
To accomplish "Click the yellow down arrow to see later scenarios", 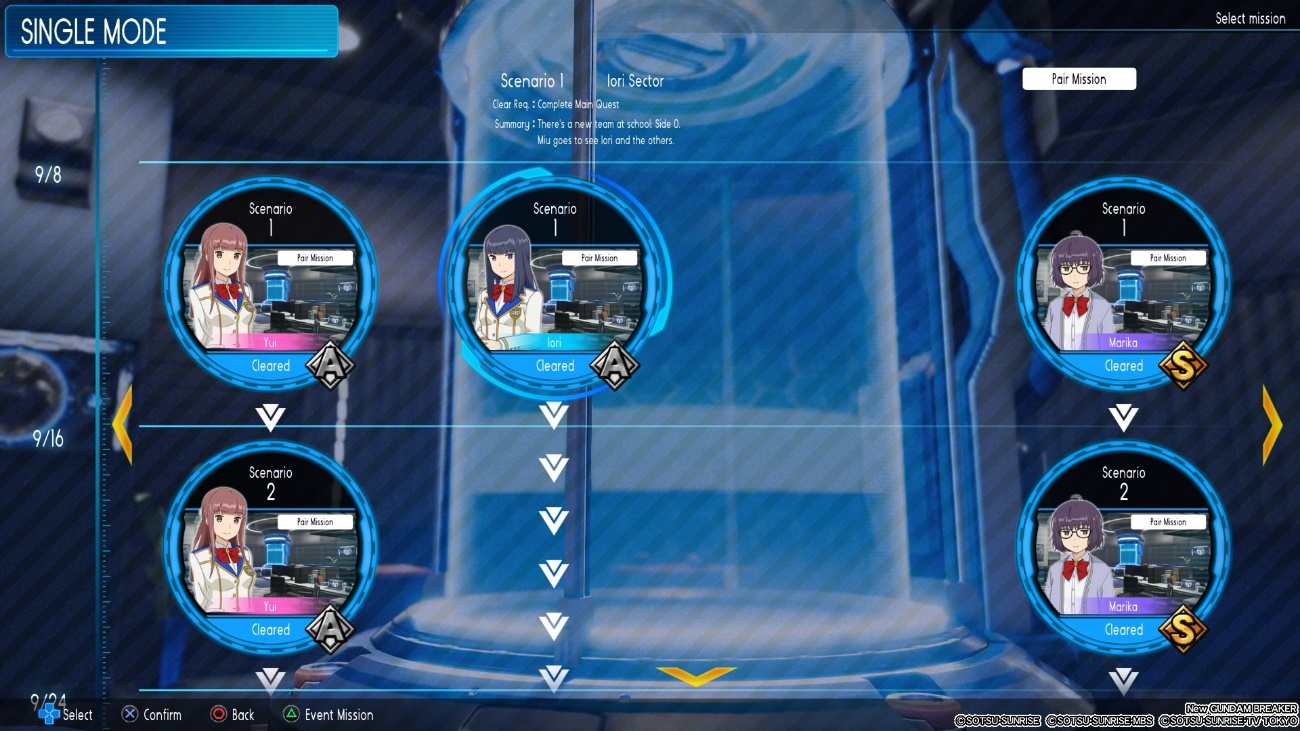I will (696, 677).
